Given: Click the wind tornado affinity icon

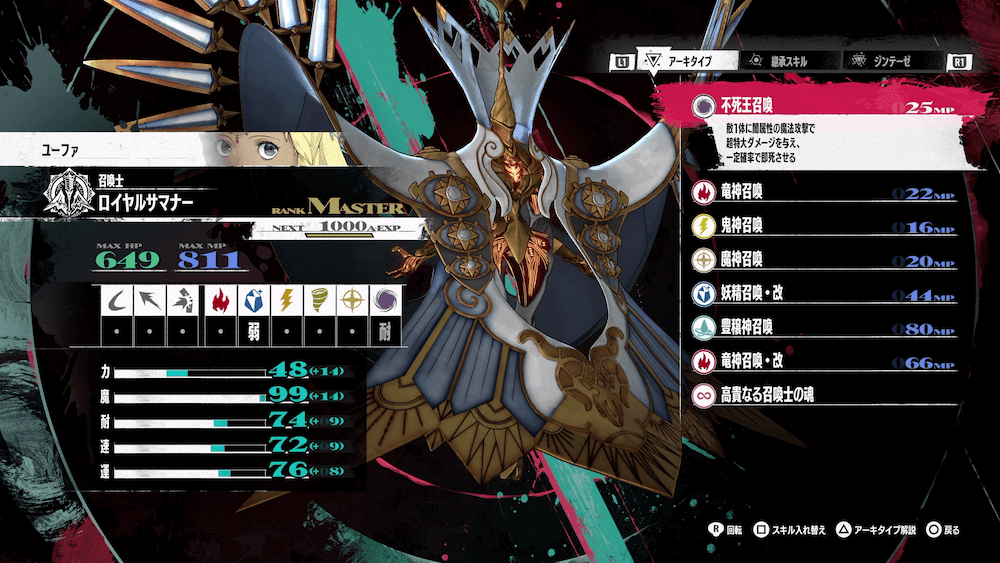Looking at the screenshot, I should pyautogui.click(x=318, y=300).
